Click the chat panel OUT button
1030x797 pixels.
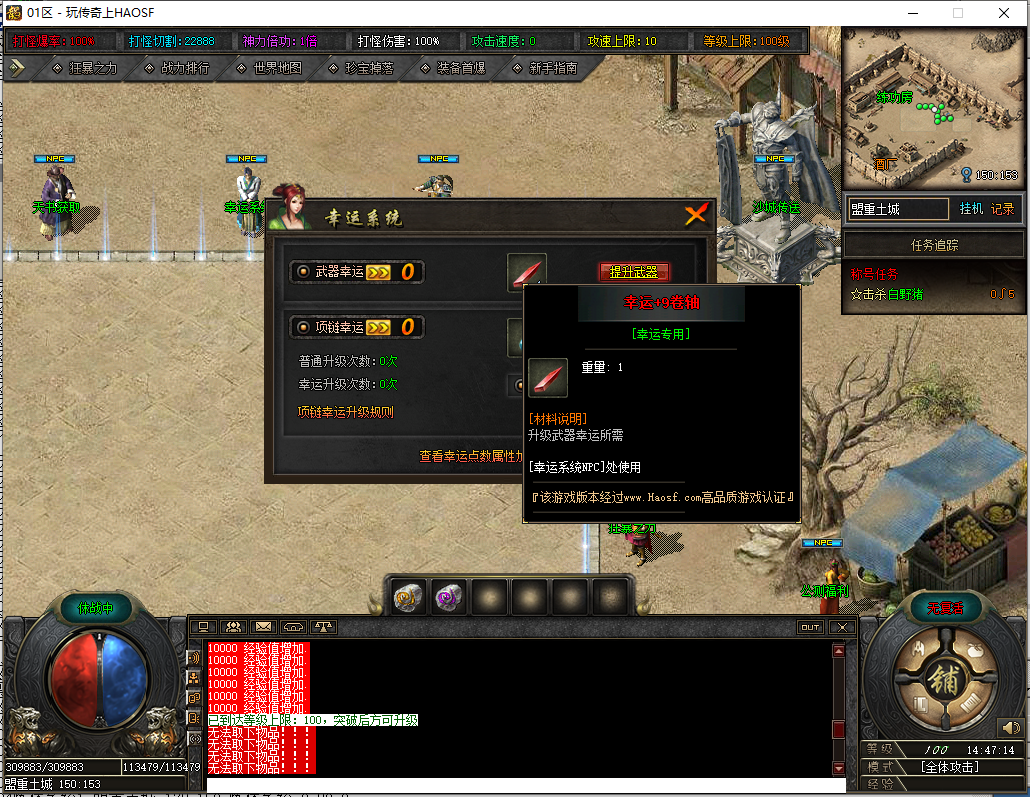(x=810, y=627)
